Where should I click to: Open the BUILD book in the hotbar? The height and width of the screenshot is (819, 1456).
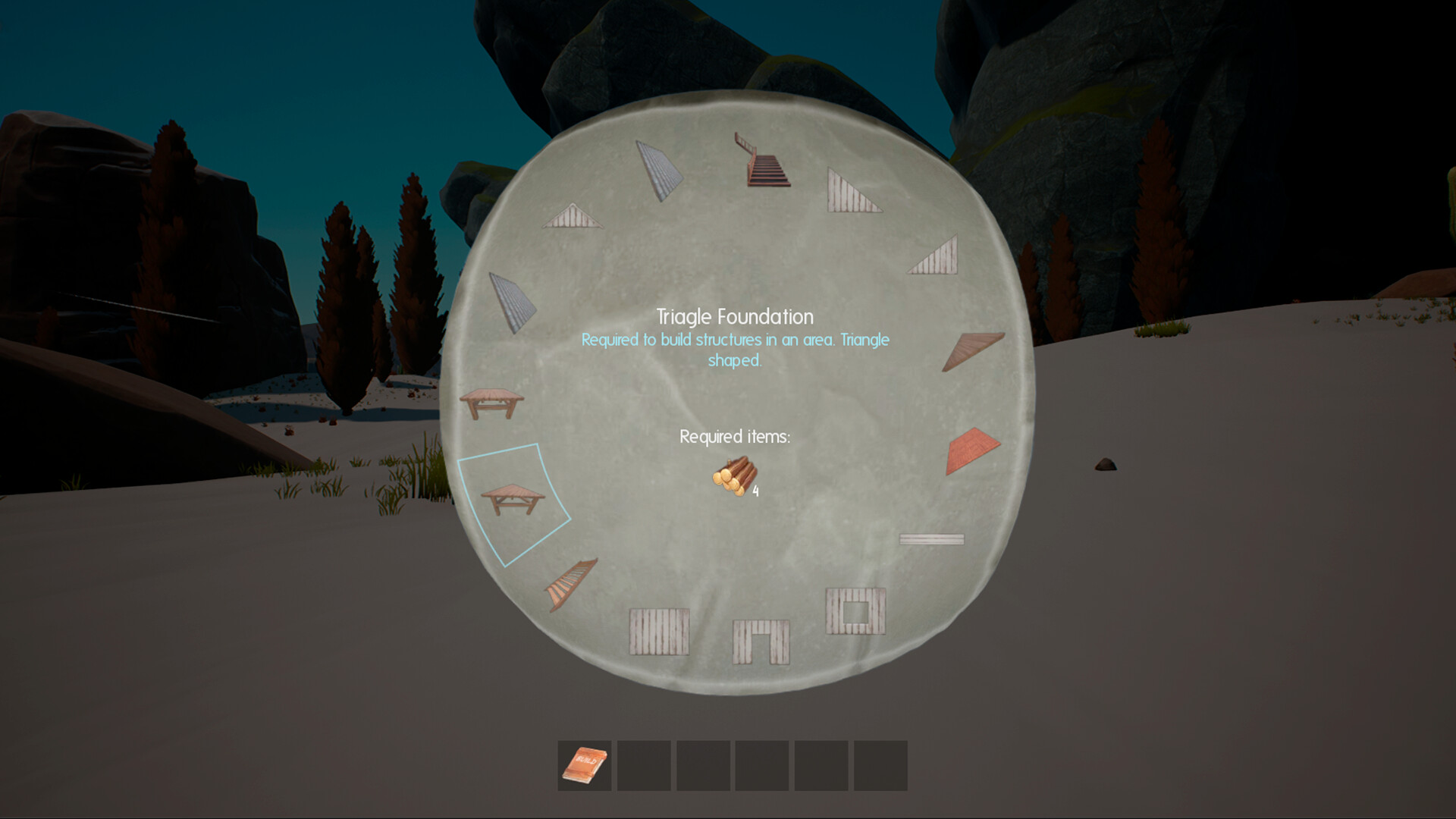[x=584, y=766]
